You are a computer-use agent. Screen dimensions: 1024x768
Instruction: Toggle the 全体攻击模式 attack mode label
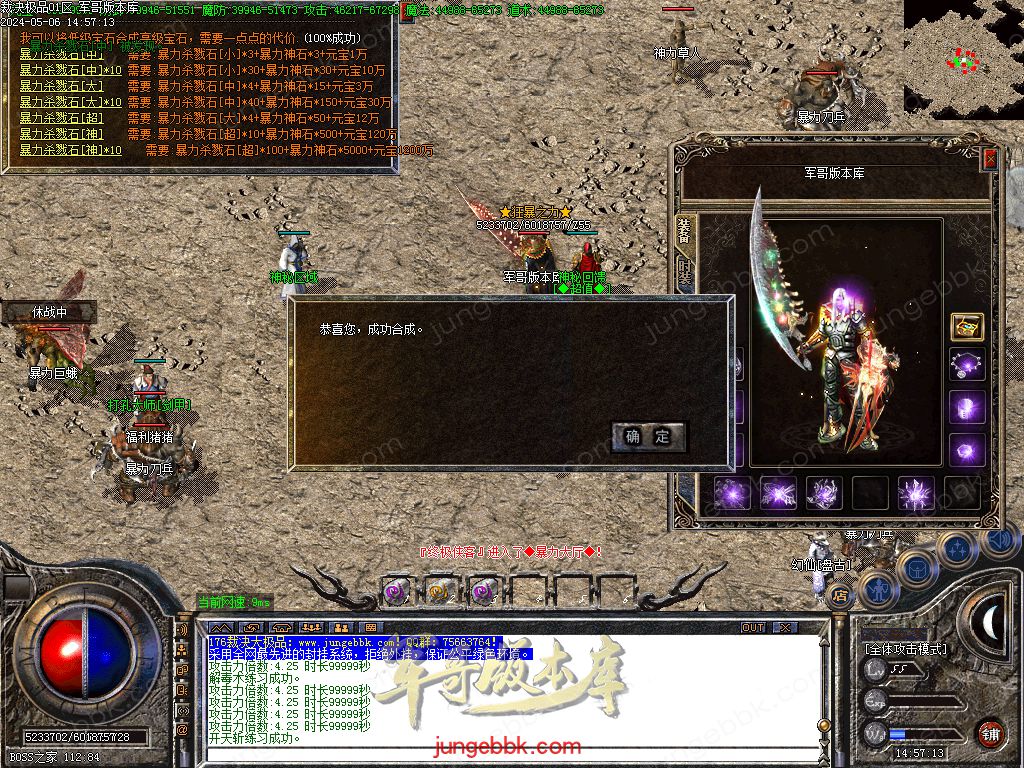[x=906, y=649]
